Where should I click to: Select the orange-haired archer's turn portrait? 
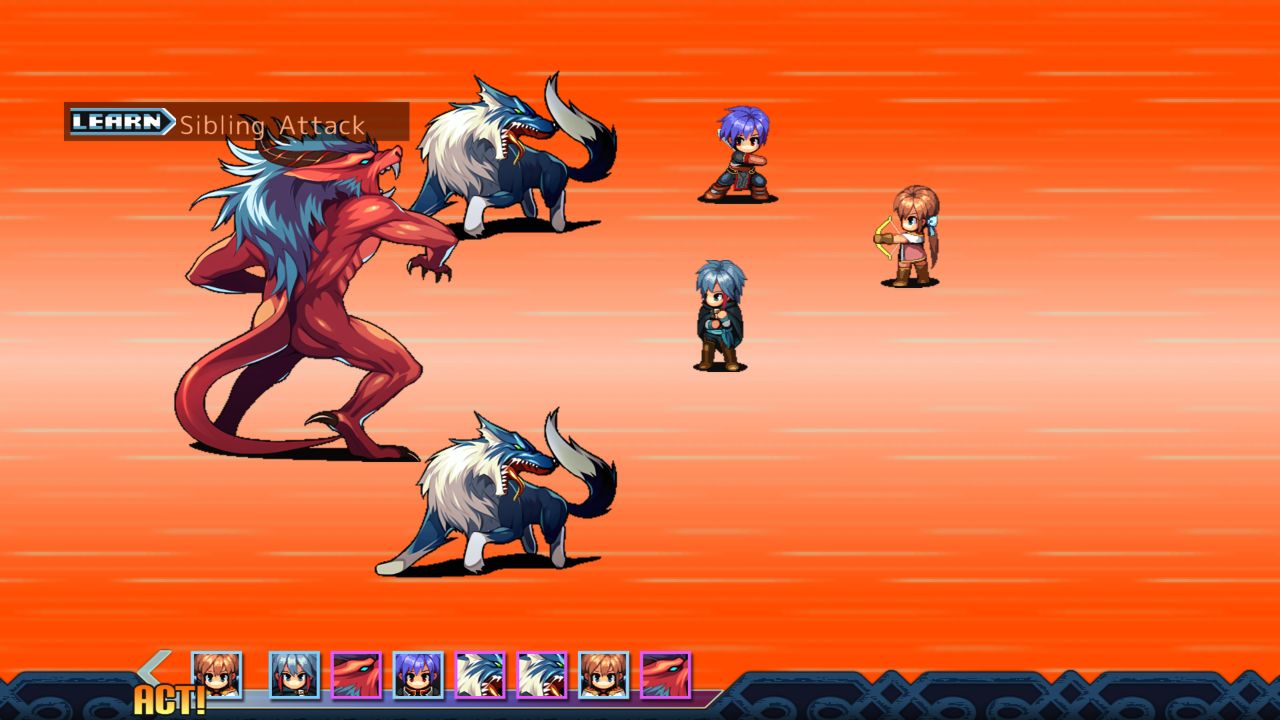(x=218, y=673)
